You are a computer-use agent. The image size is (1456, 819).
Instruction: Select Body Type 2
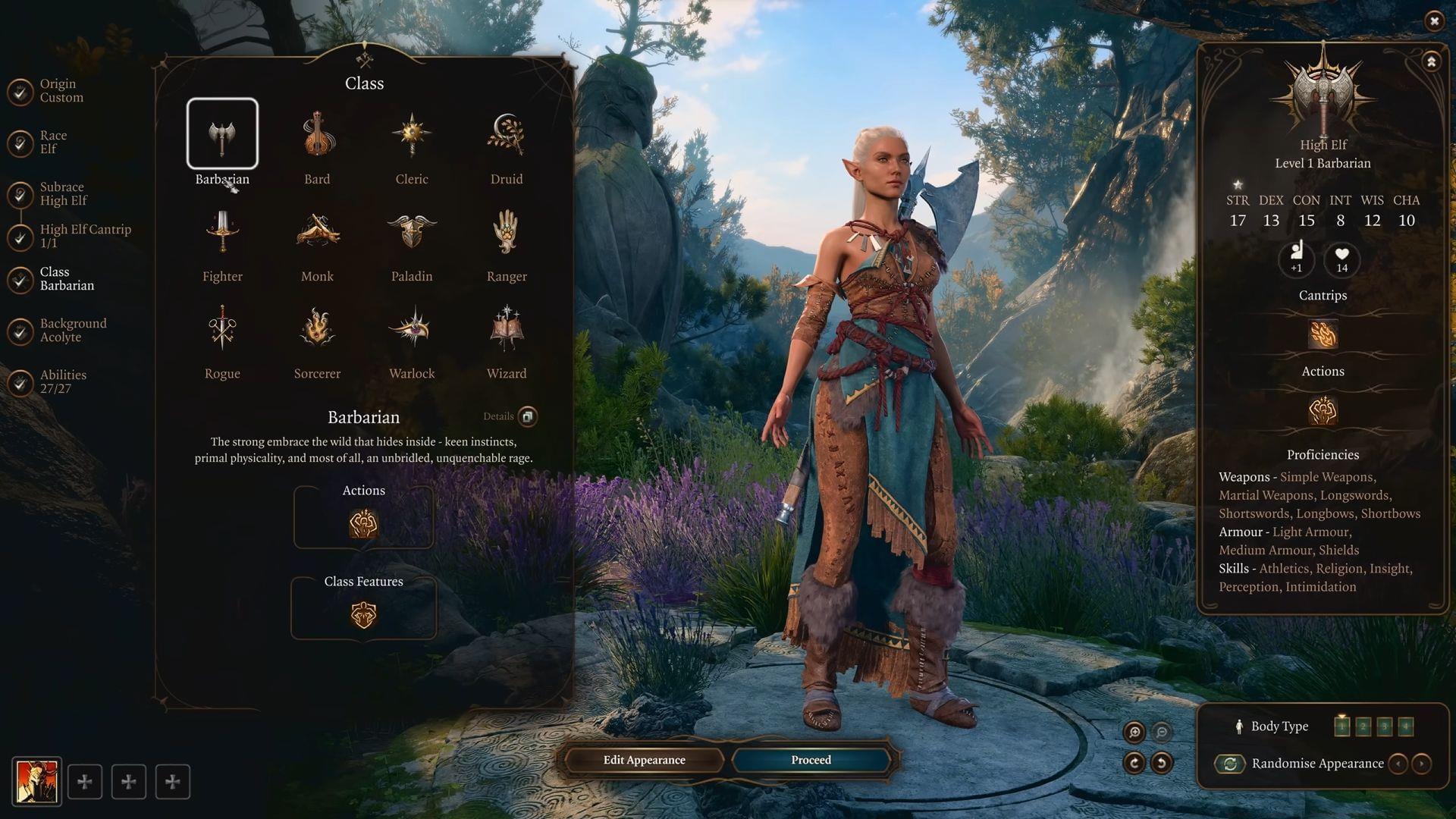point(1363,726)
